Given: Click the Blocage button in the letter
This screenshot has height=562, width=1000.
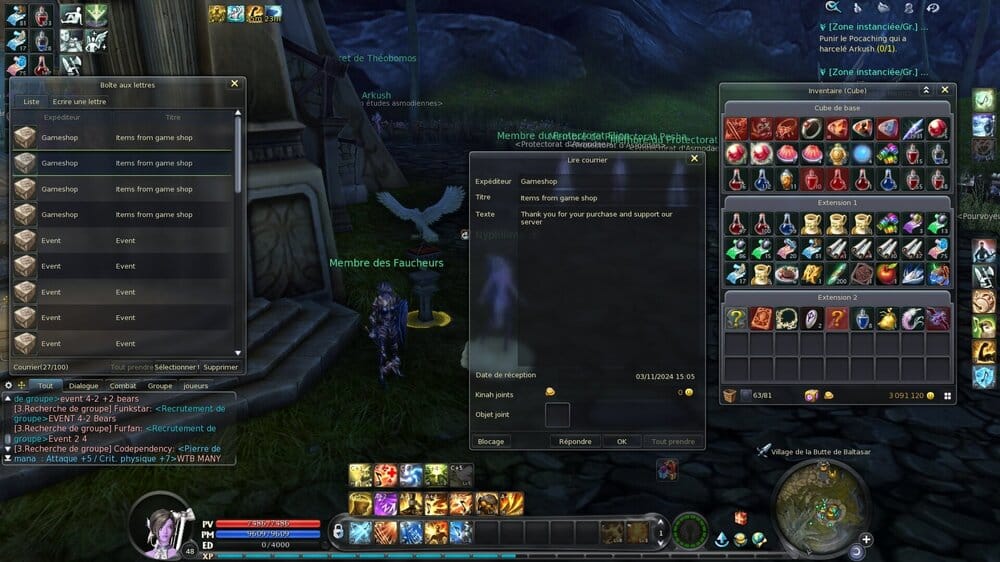Looking at the screenshot, I should click(491, 441).
